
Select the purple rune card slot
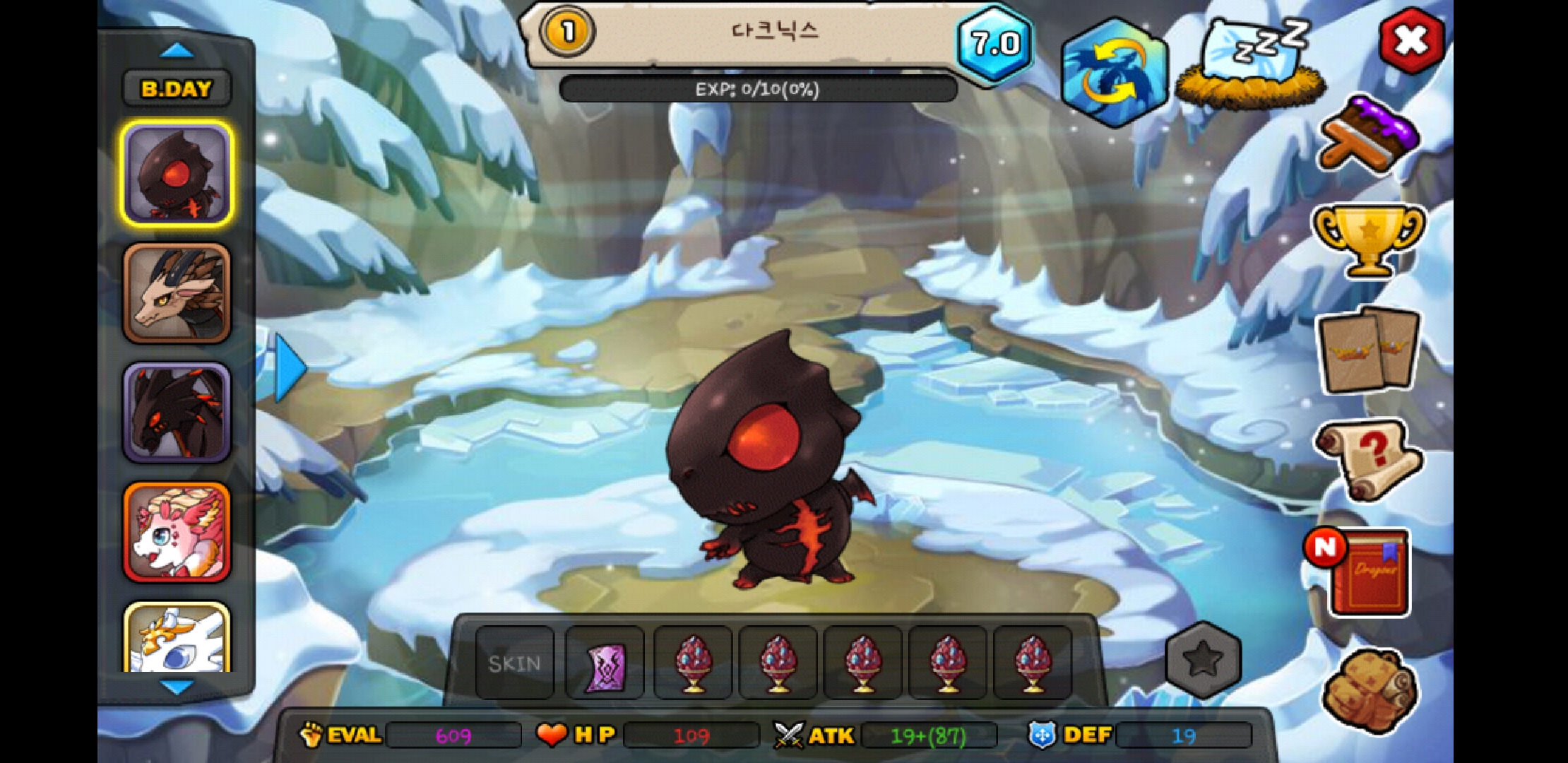point(605,664)
